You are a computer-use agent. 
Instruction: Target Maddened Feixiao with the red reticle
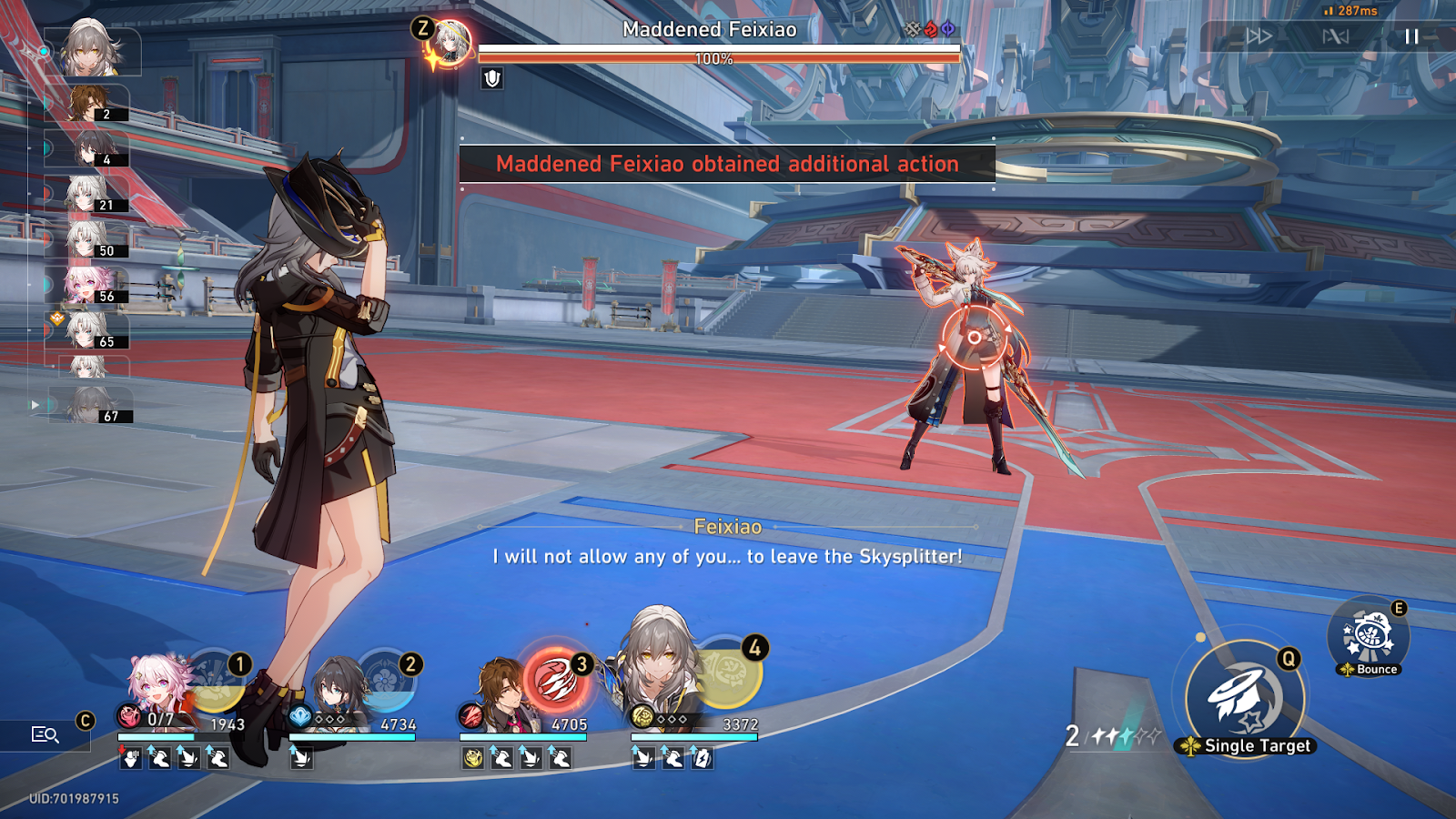click(x=974, y=338)
